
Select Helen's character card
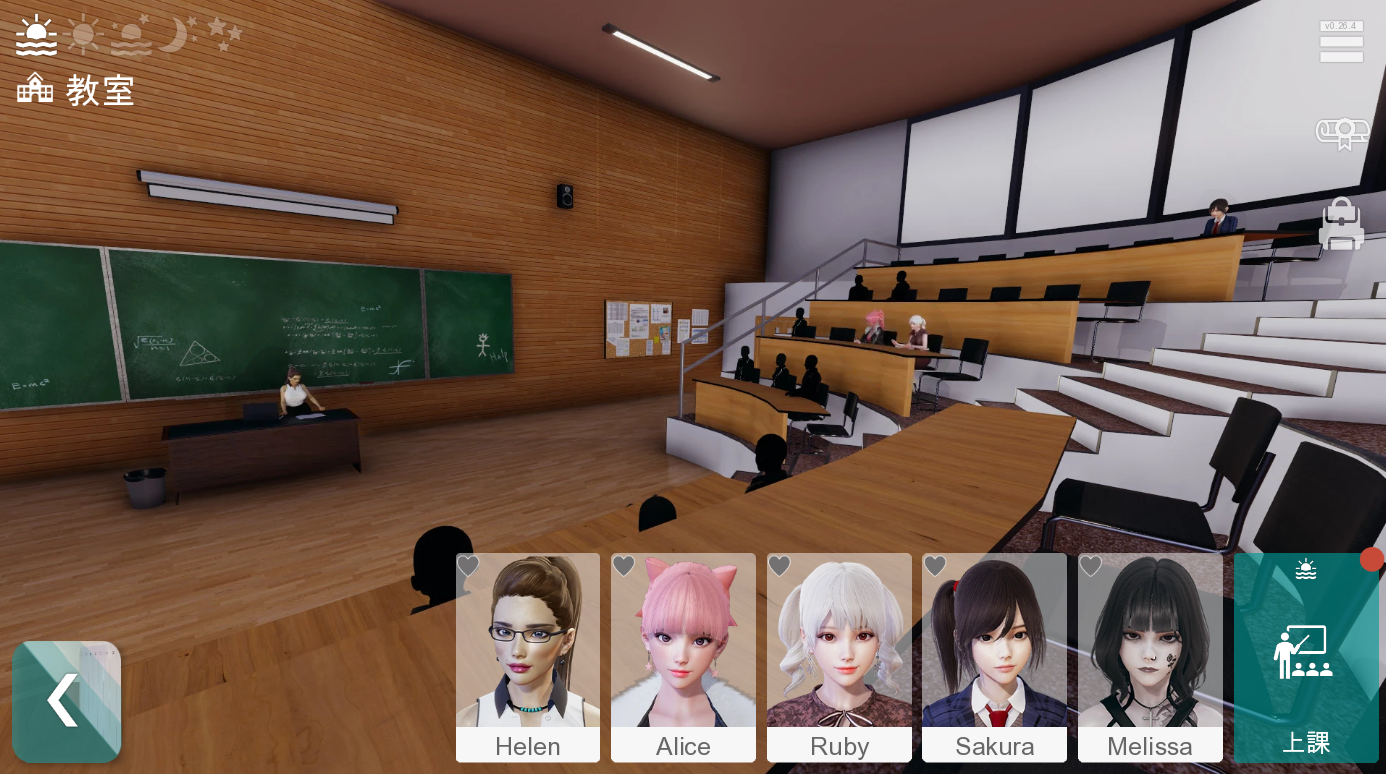point(528,656)
